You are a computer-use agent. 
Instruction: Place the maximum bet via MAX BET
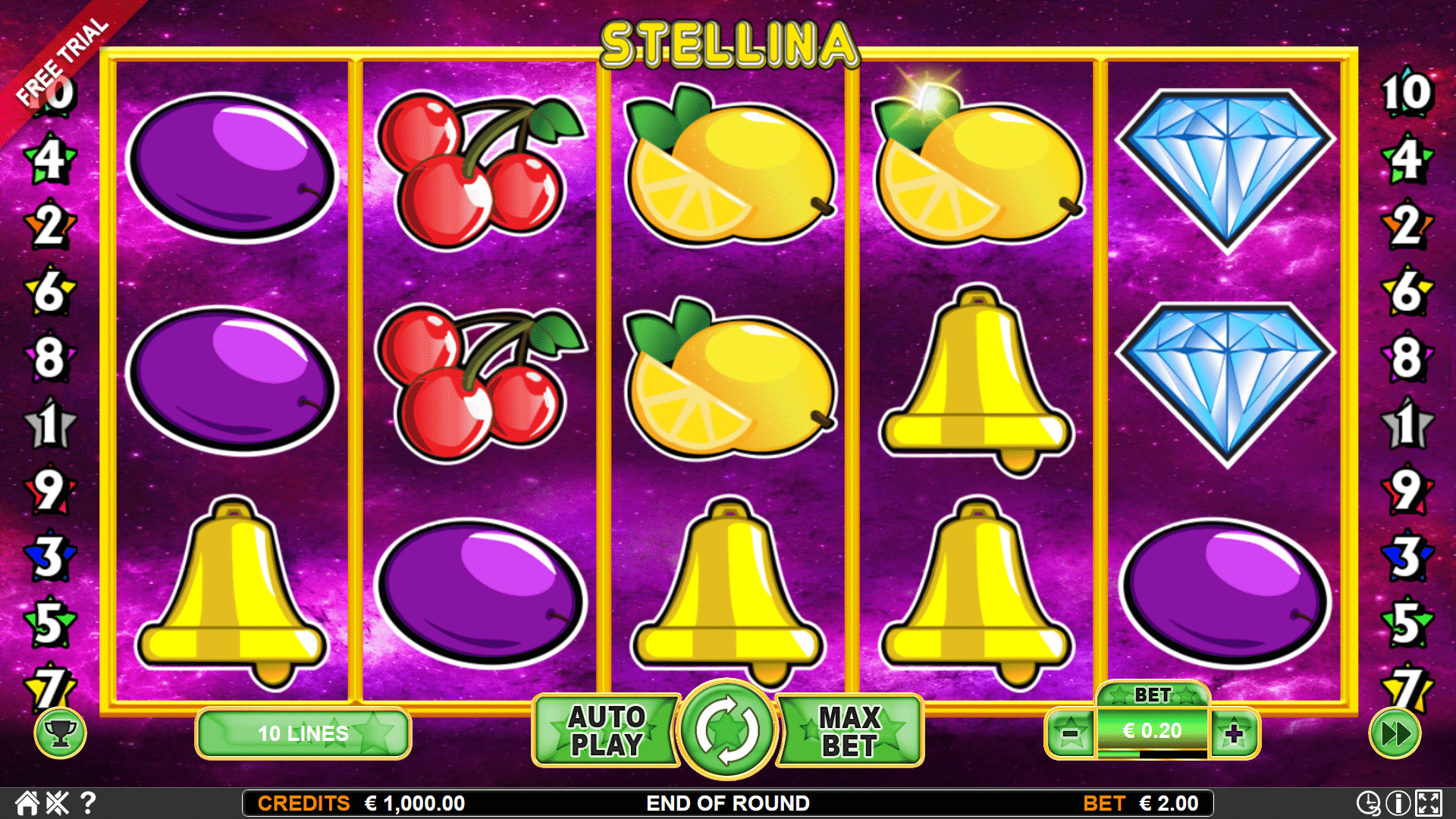[x=848, y=730]
